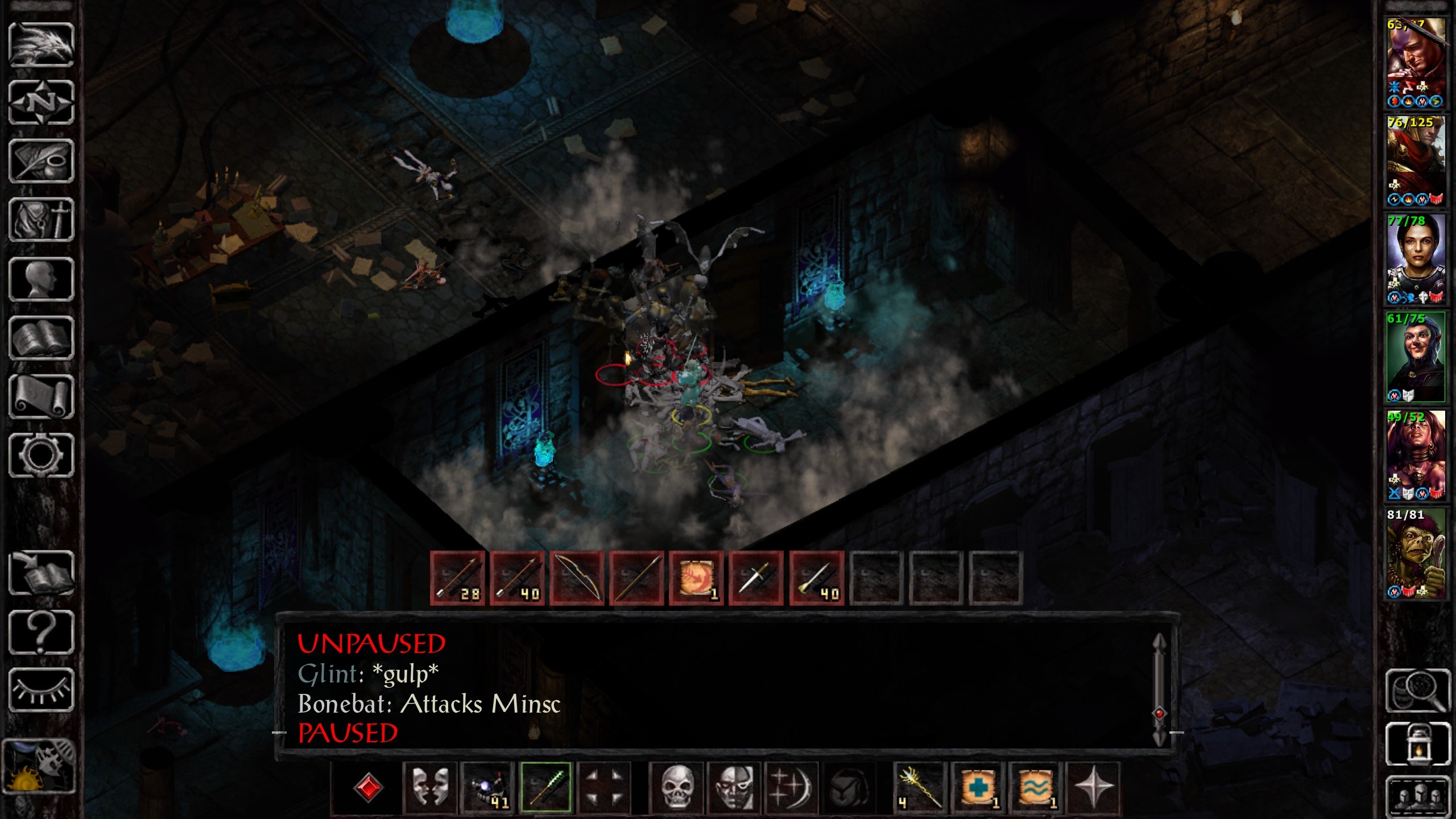Open help with the question mark button

point(41,631)
